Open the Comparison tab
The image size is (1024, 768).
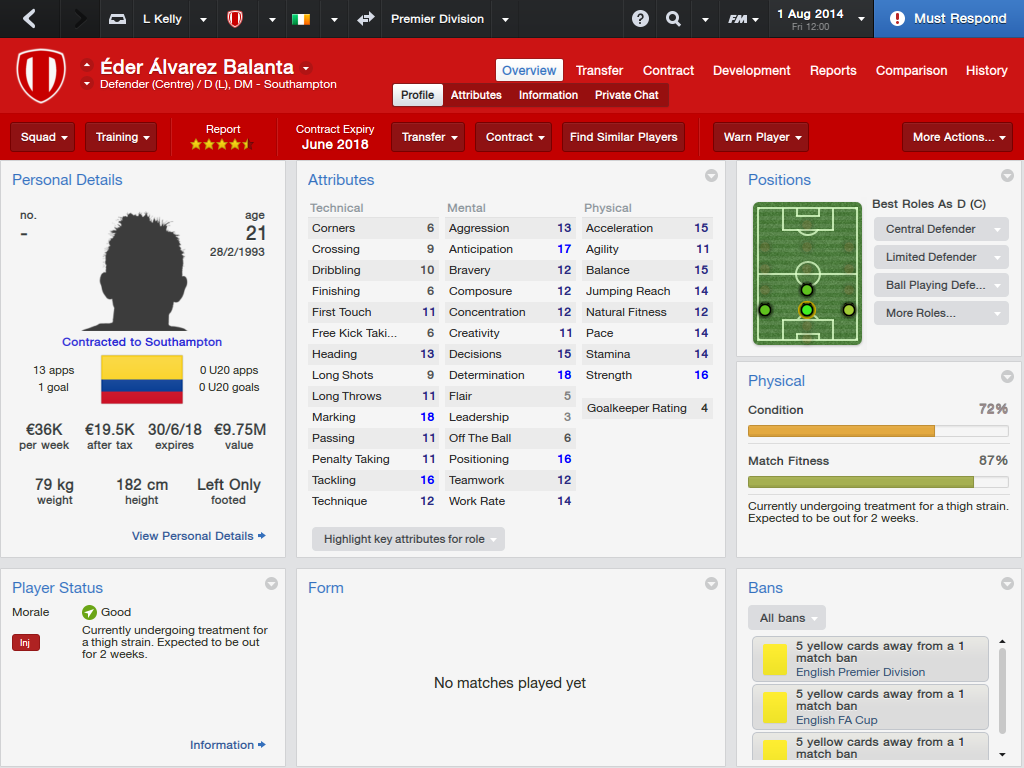[x=911, y=70]
